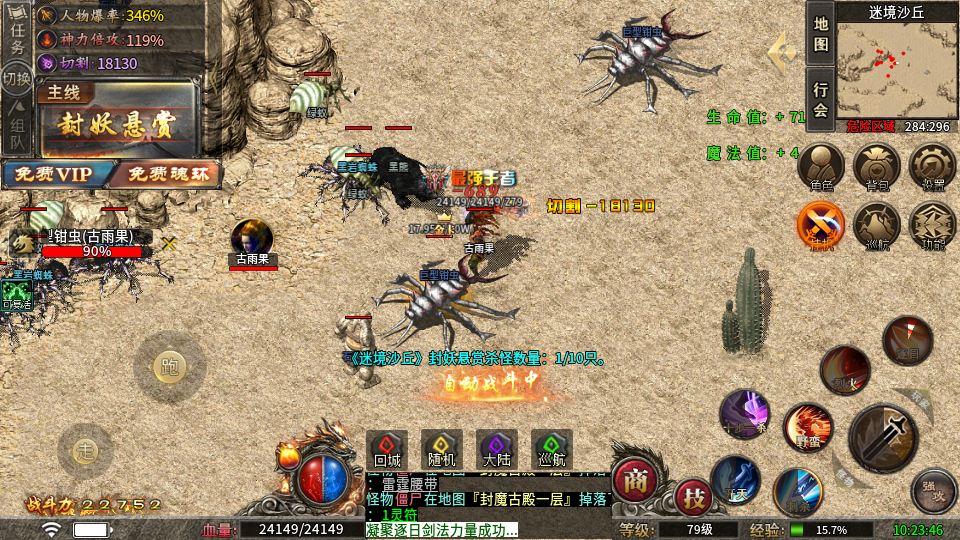Tap the 切换 switch button

[x=17, y=79]
